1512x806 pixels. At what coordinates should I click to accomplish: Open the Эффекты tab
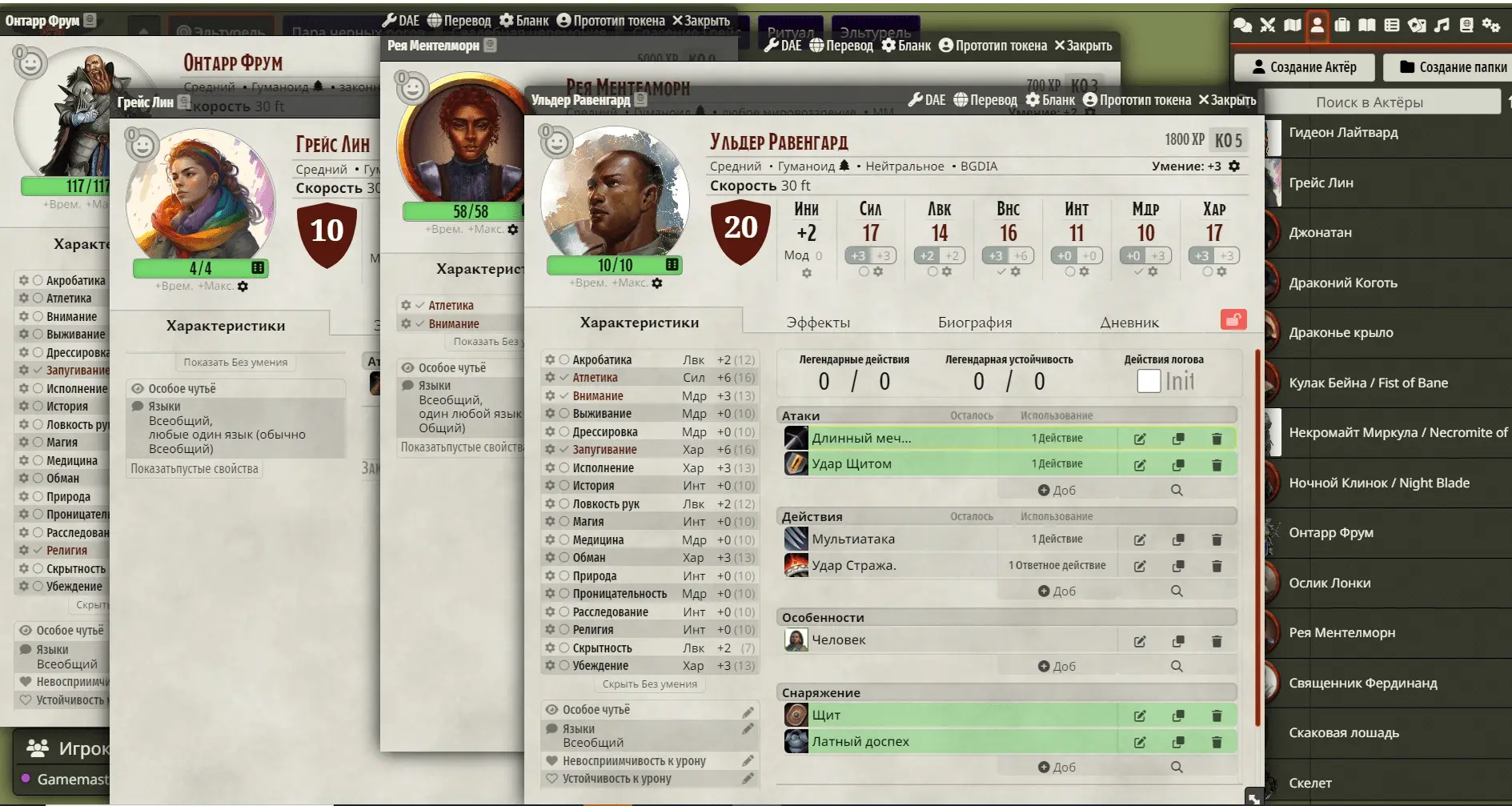(818, 323)
